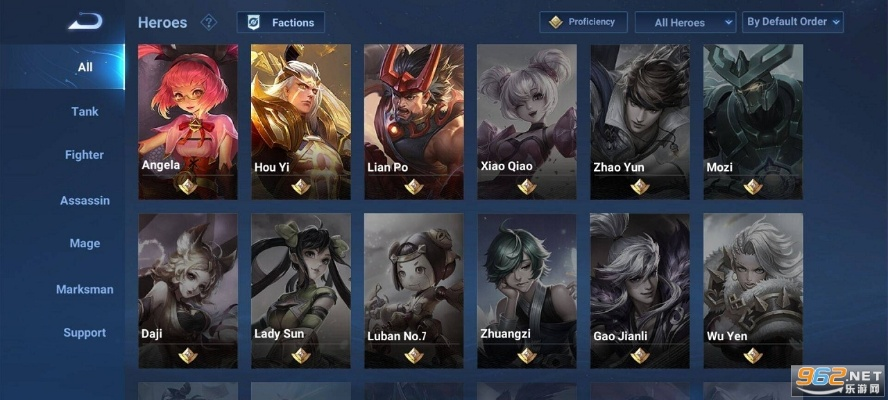Choose the Hou Yi hero card
888x400 pixels.
(x=301, y=120)
